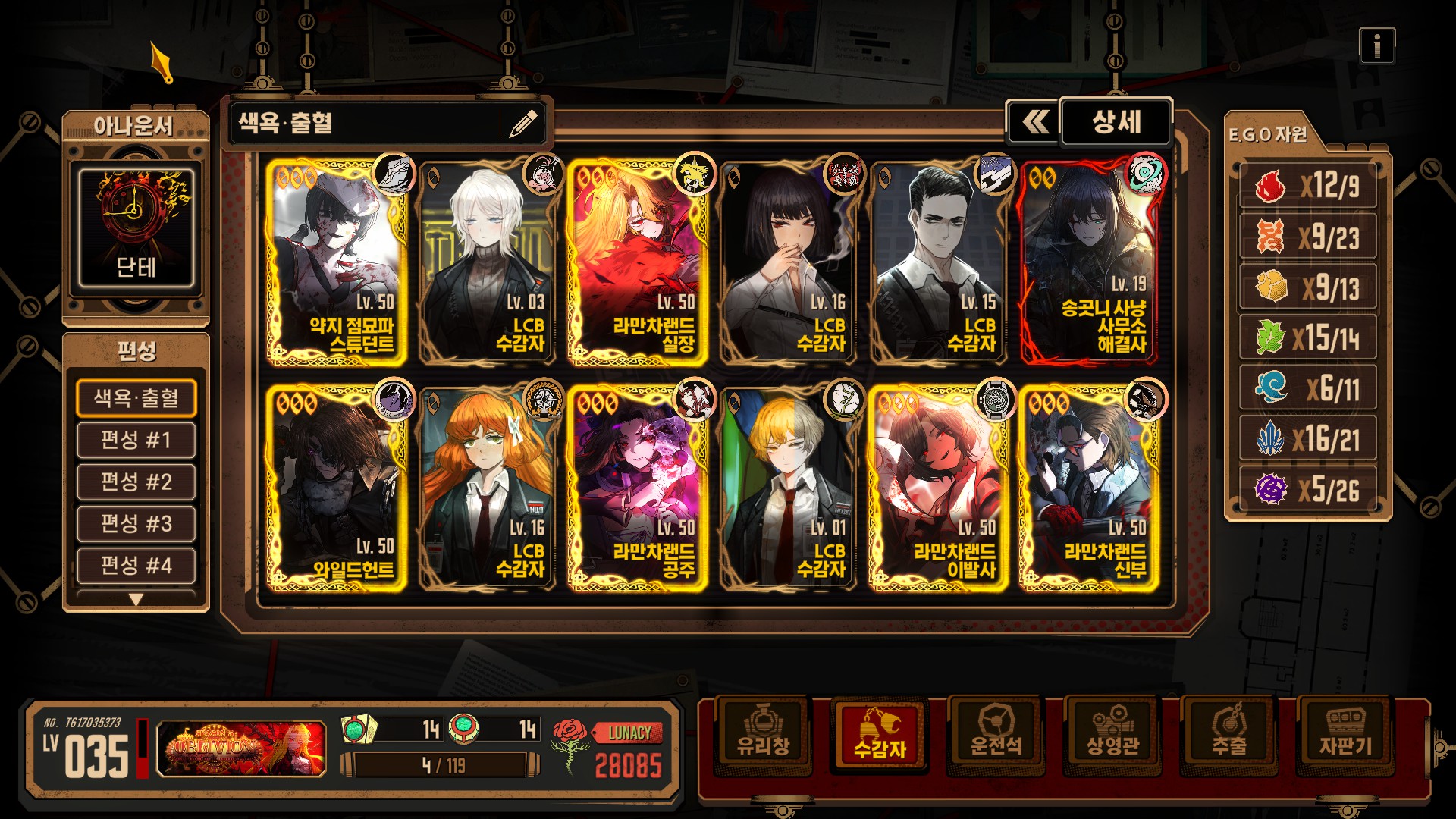This screenshot has height=819, width=1456.
Task: Select the 와일드헌트 identity card
Action: point(336,488)
